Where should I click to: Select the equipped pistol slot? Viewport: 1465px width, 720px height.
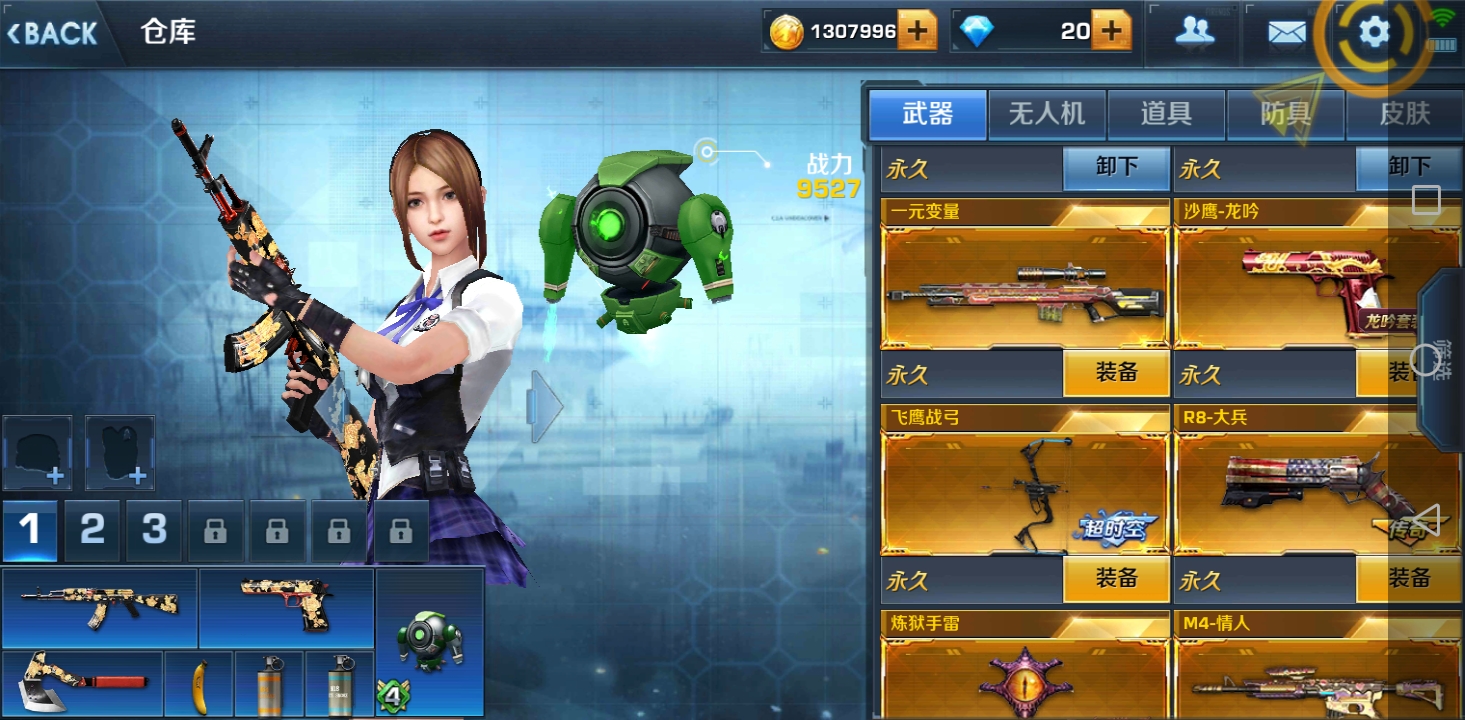286,607
